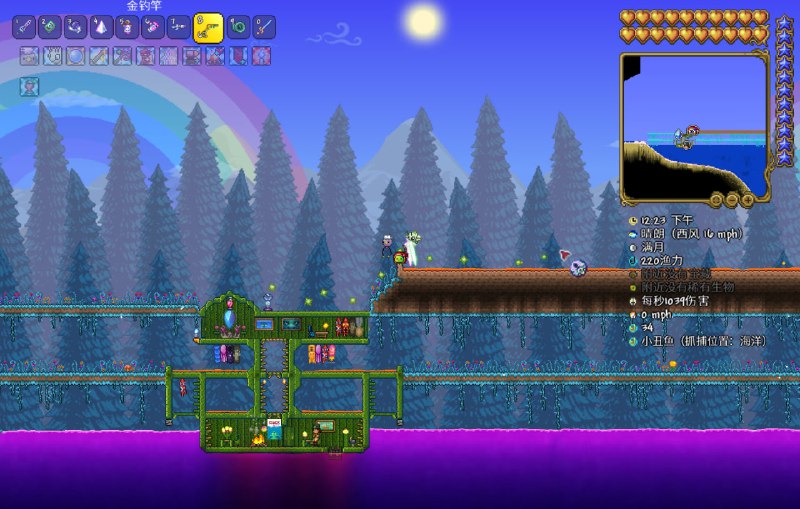Select the potion bottle in hotbar slot 5
The width and height of the screenshot is (800, 509).
pos(128,27)
